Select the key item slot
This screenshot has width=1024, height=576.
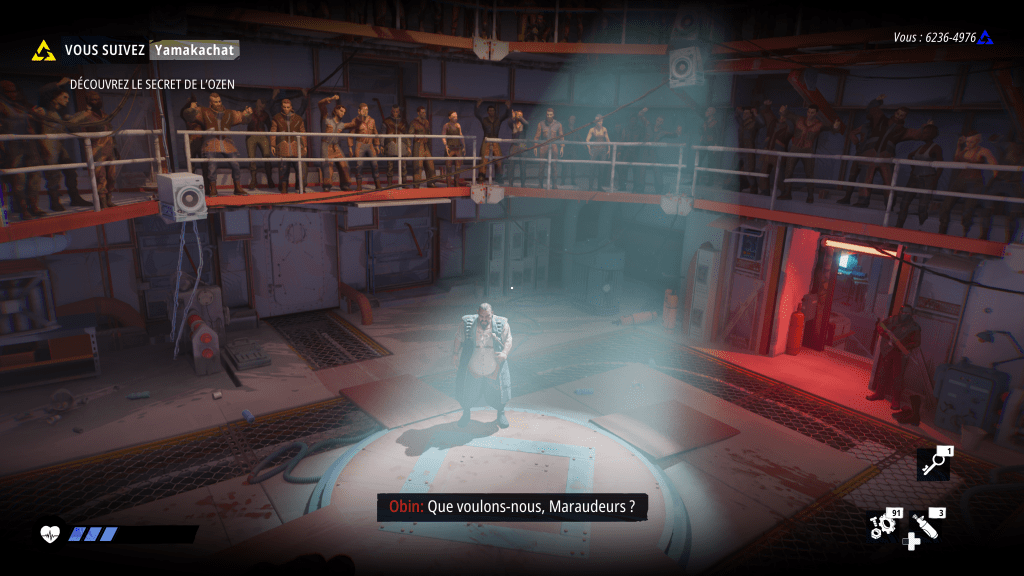pos(932,464)
